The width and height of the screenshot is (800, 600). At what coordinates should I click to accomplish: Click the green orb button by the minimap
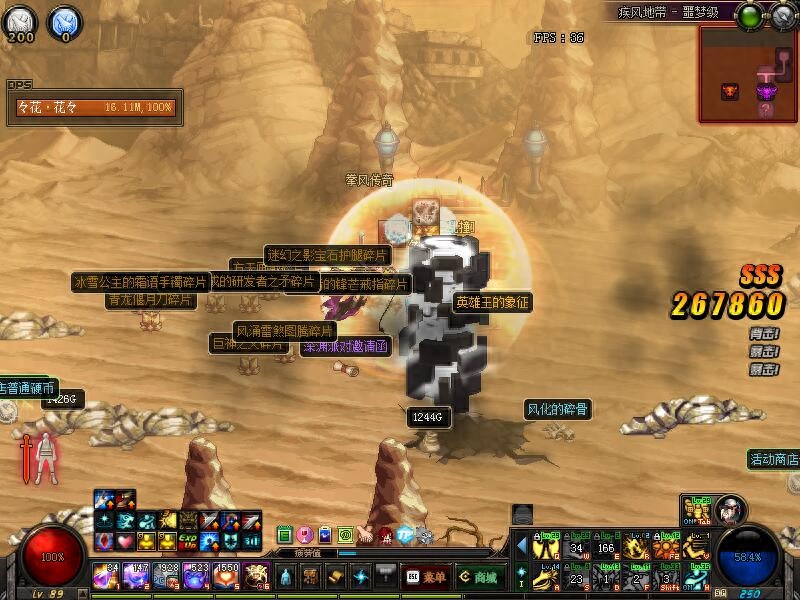coord(749,15)
